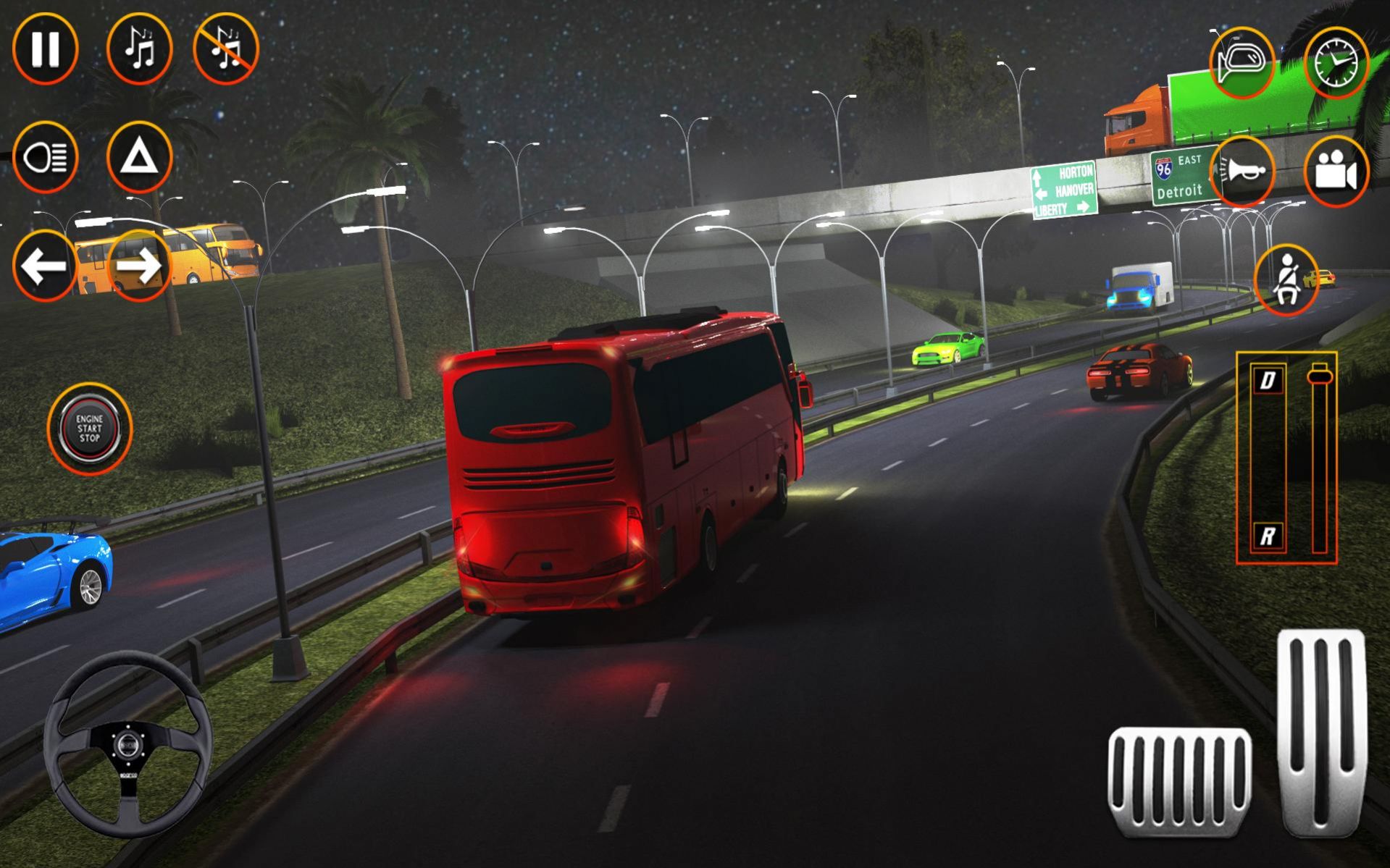Viewport: 1390px width, 868px height.
Task: Open the speedometer gauge button
Action: (x=1336, y=63)
